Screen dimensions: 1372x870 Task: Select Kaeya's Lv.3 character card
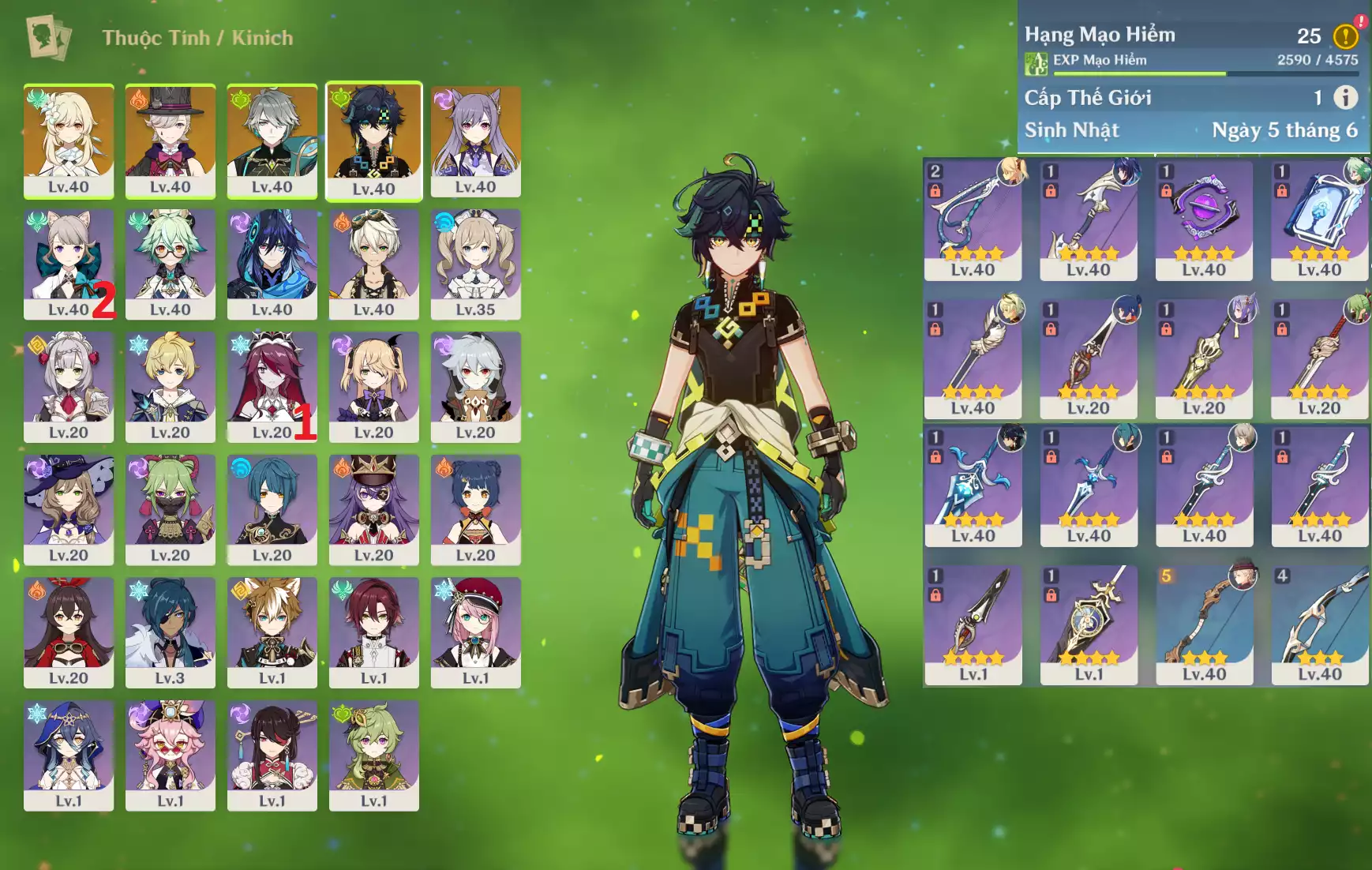pyautogui.click(x=170, y=632)
